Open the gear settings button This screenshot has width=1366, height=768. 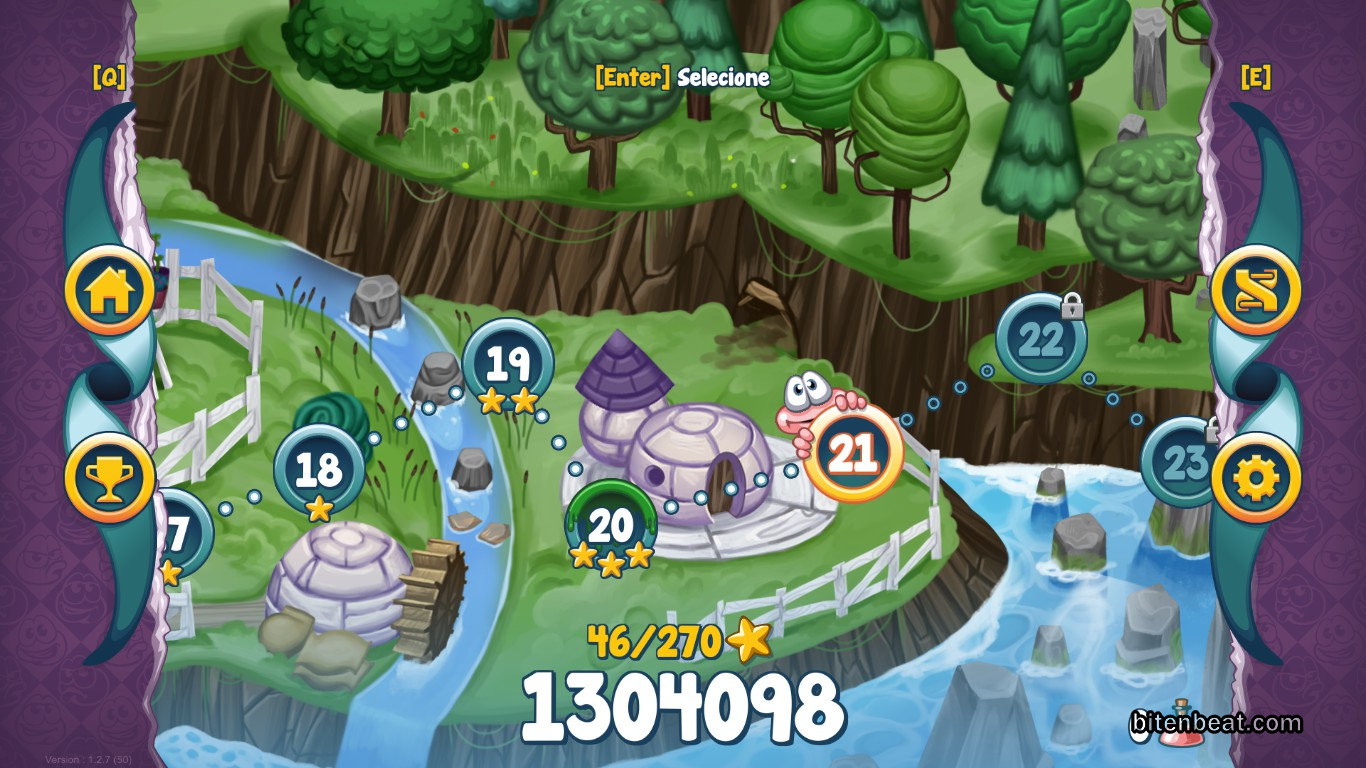(1255, 477)
